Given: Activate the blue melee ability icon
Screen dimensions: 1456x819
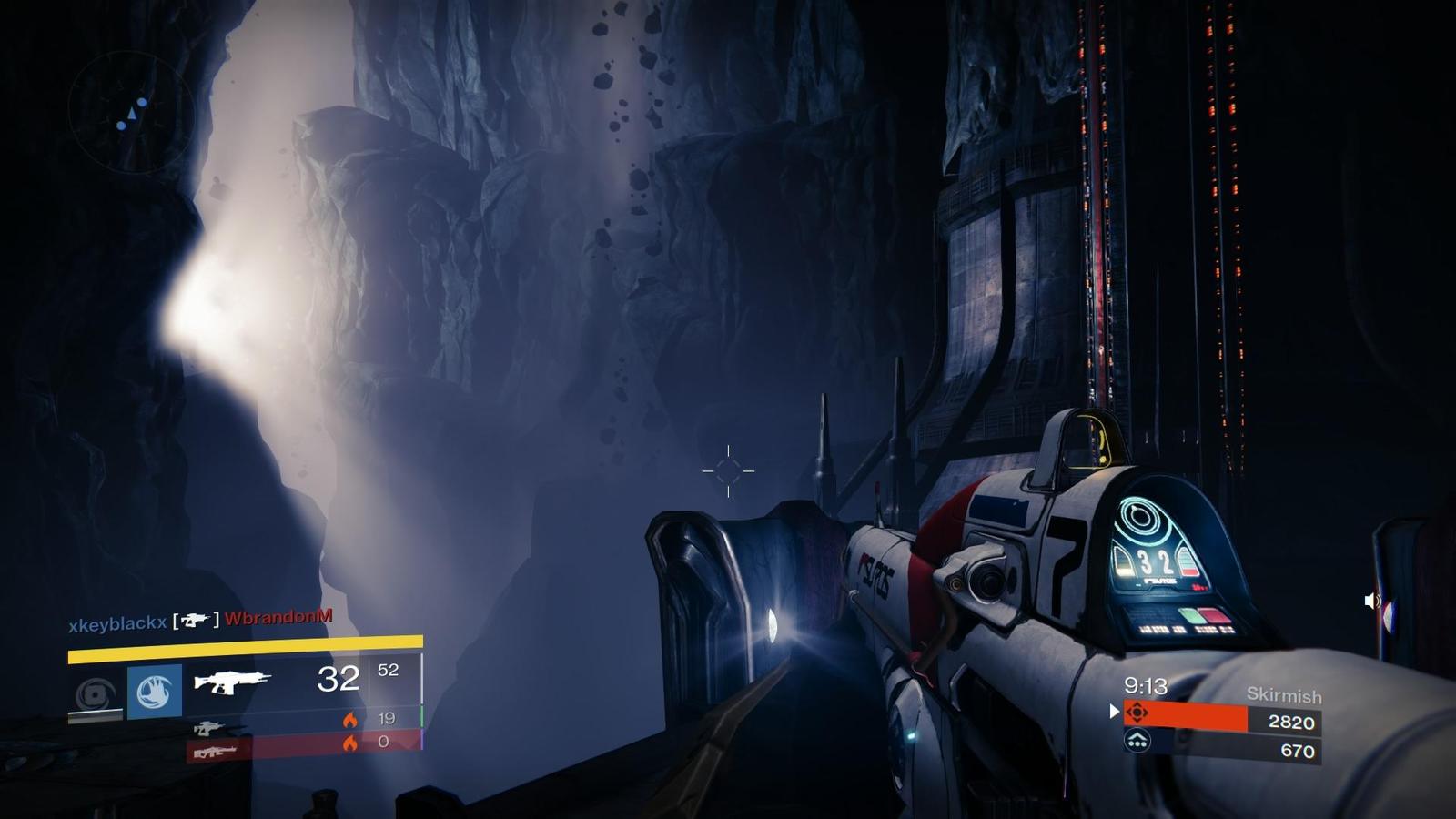Looking at the screenshot, I should tap(155, 692).
